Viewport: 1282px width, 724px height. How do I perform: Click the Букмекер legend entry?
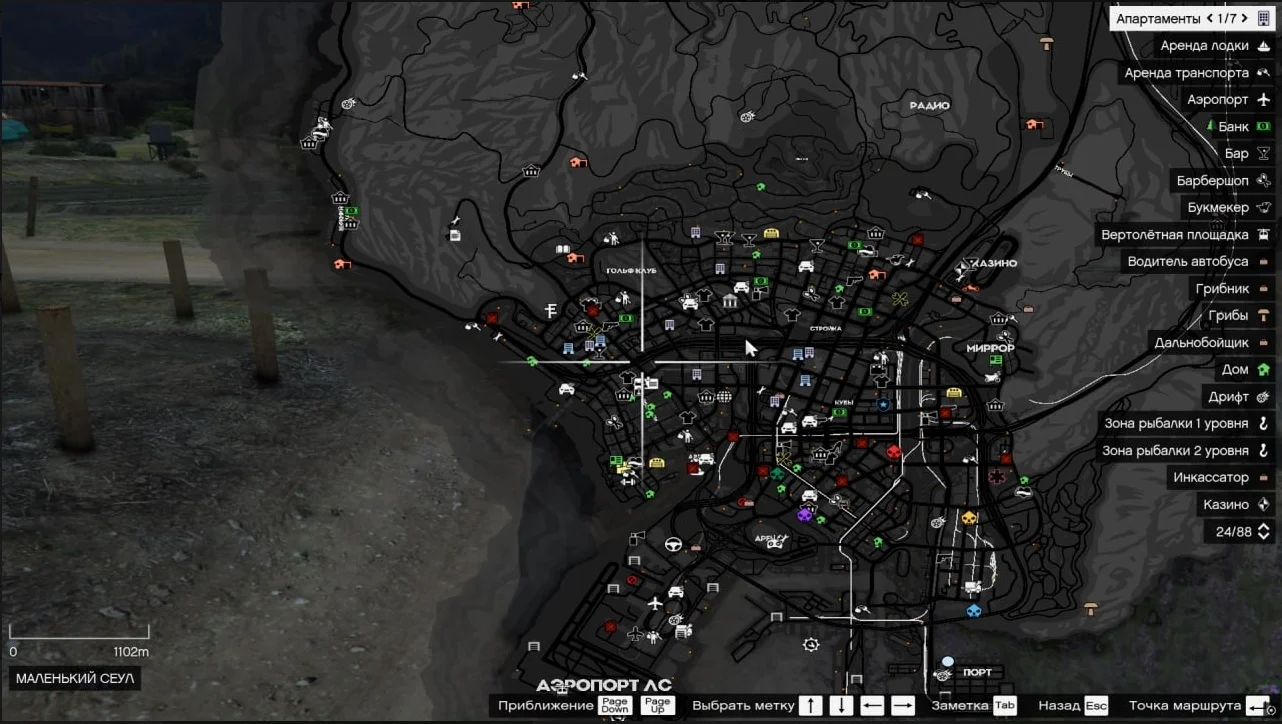(x=1218, y=208)
